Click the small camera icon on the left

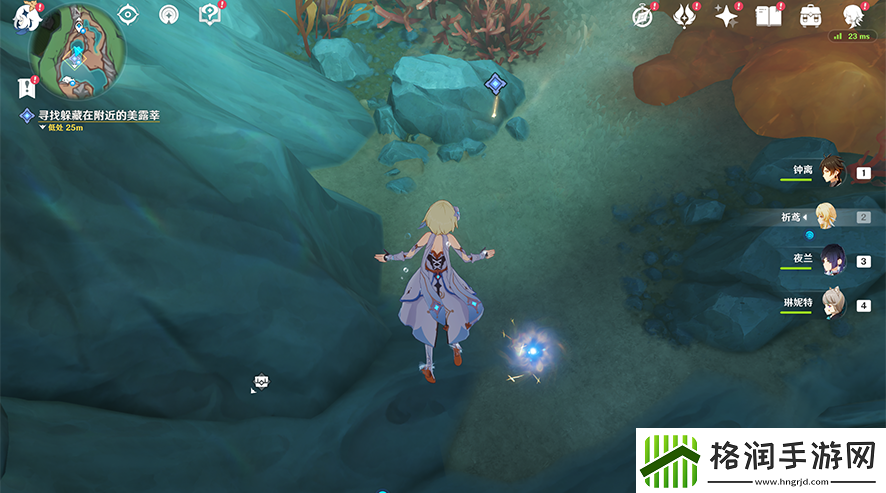point(261,381)
